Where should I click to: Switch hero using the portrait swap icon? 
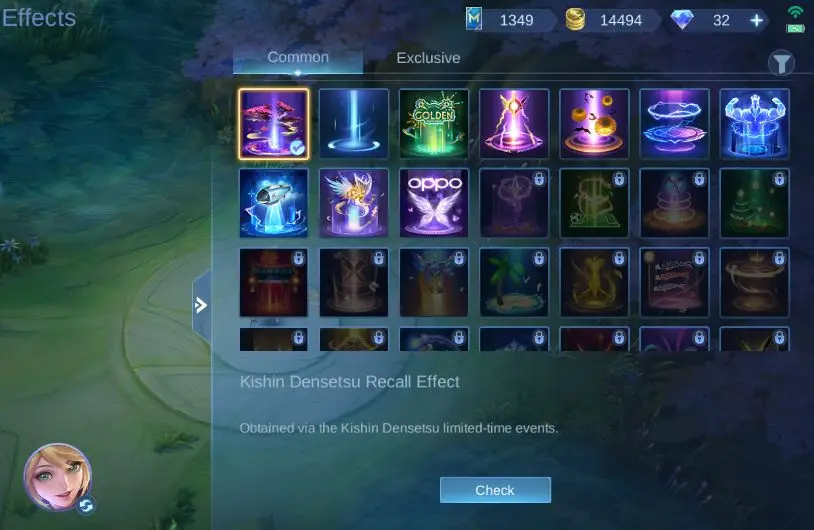pyautogui.click(x=87, y=505)
